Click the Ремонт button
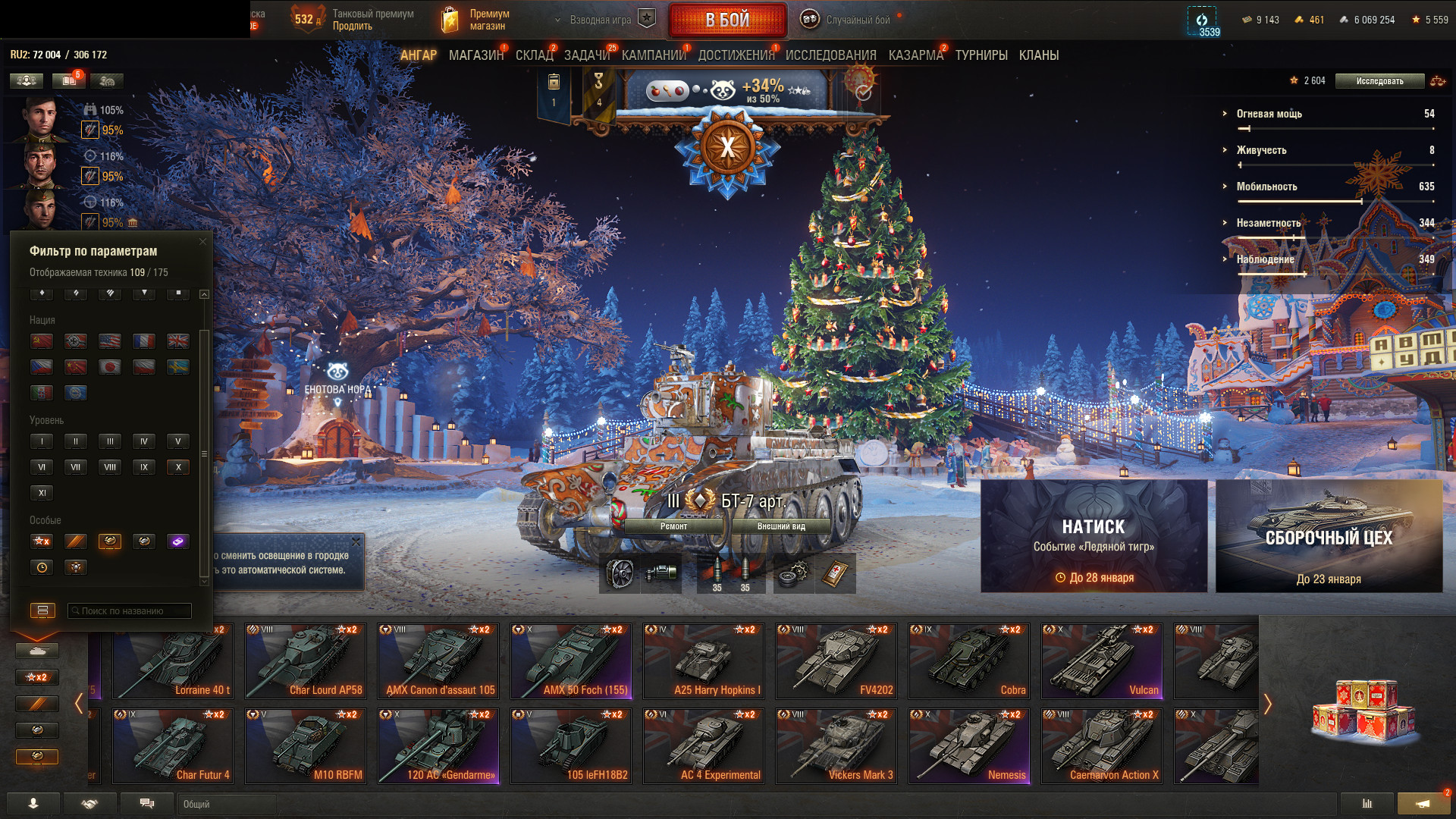Image resolution: width=1456 pixels, height=819 pixels. tap(673, 526)
